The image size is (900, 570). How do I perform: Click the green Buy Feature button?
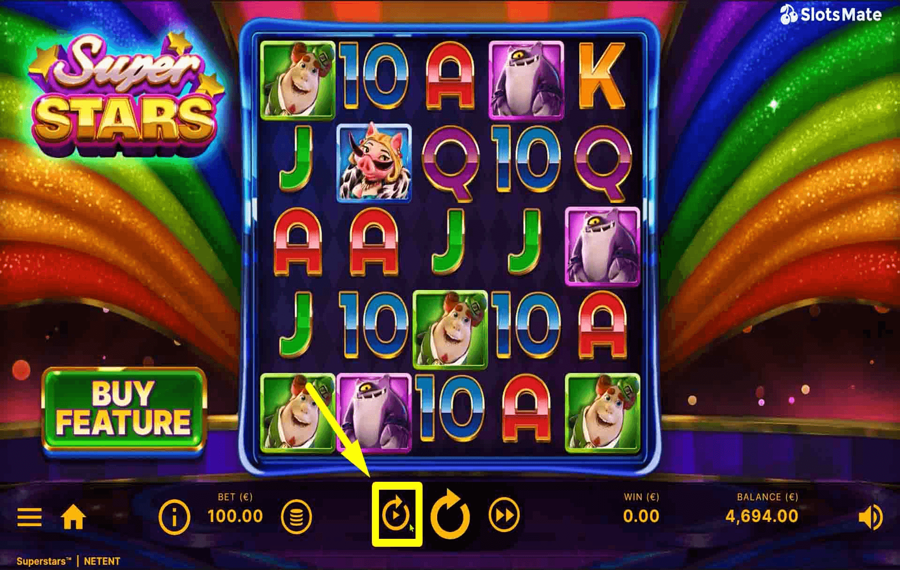(124, 410)
